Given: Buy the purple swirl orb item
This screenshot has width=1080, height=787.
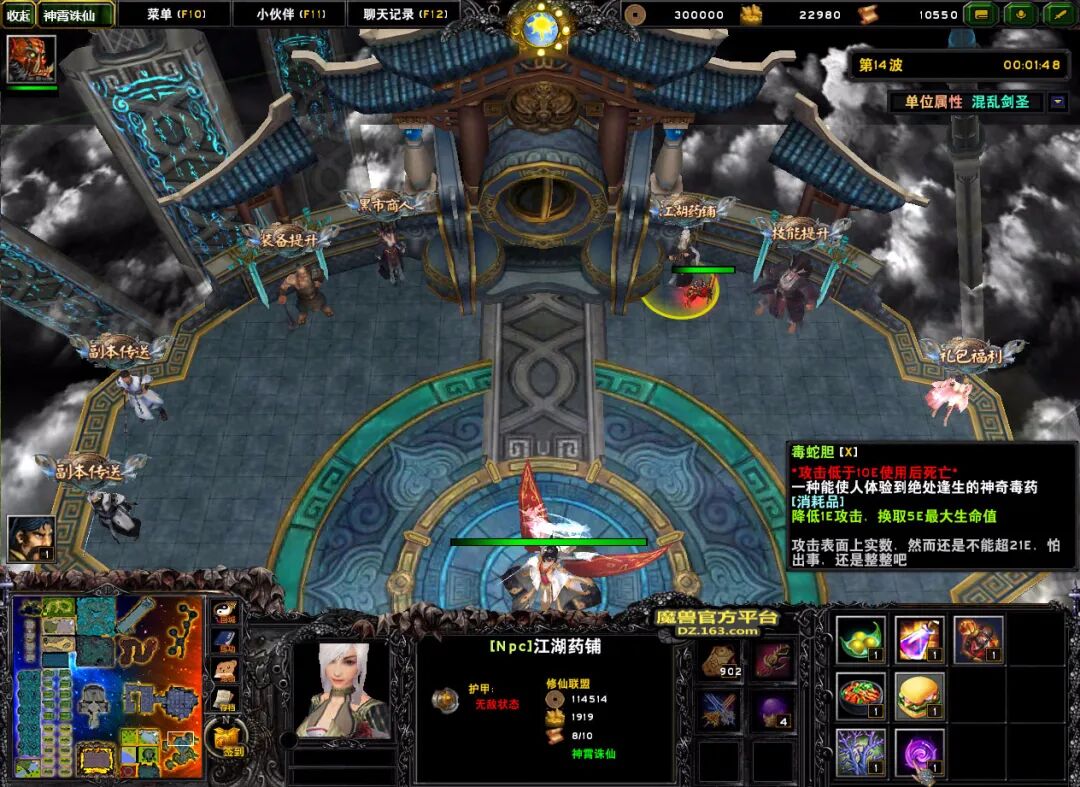Looking at the screenshot, I should click(x=920, y=752).
